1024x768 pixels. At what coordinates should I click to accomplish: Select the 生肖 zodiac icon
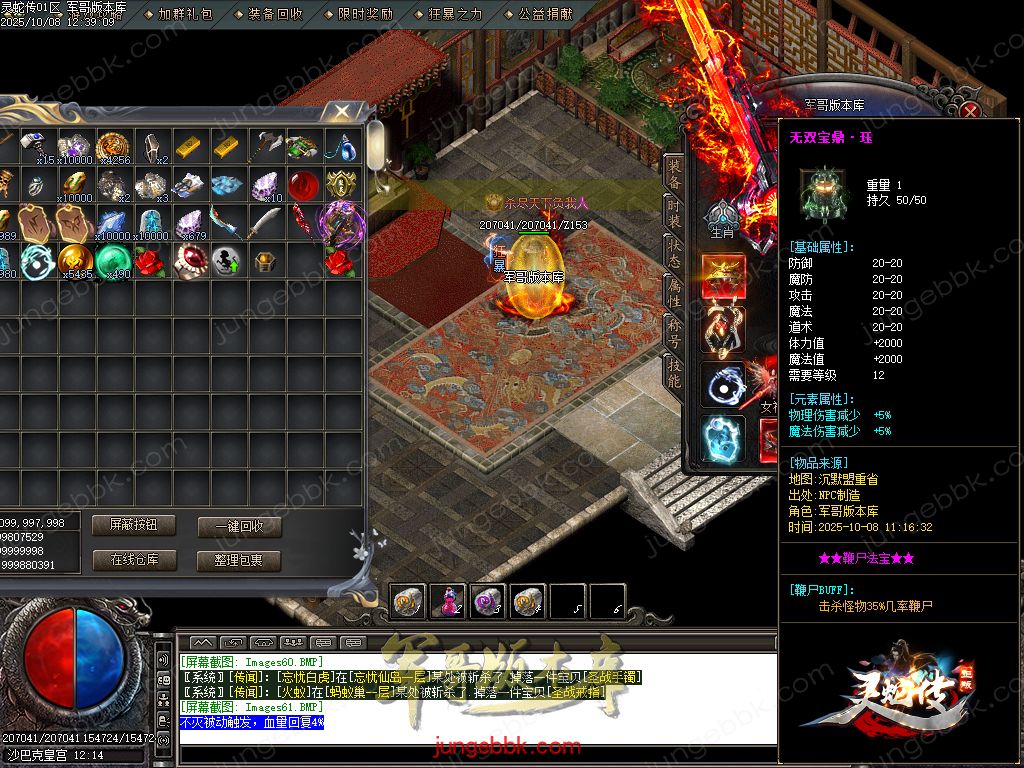(721, 220)
